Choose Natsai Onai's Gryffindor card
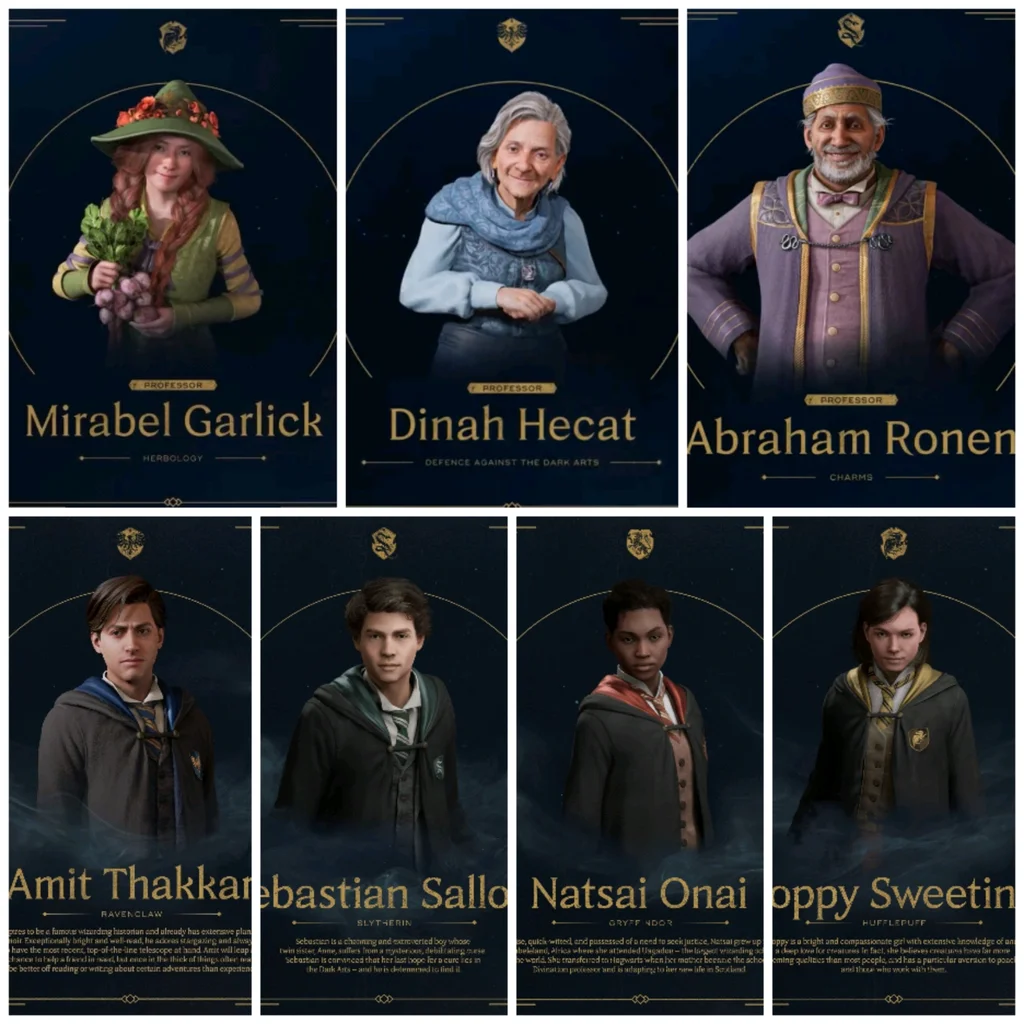Screen dimensions: 1024x1024 639,765
